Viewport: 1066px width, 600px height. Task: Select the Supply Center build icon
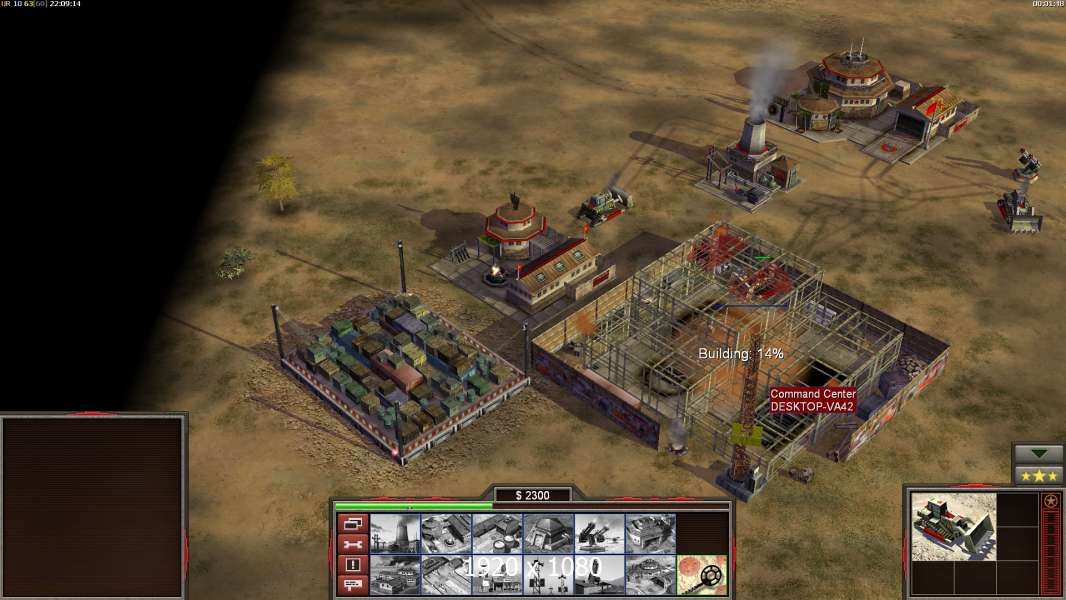[x=497, y=534]
